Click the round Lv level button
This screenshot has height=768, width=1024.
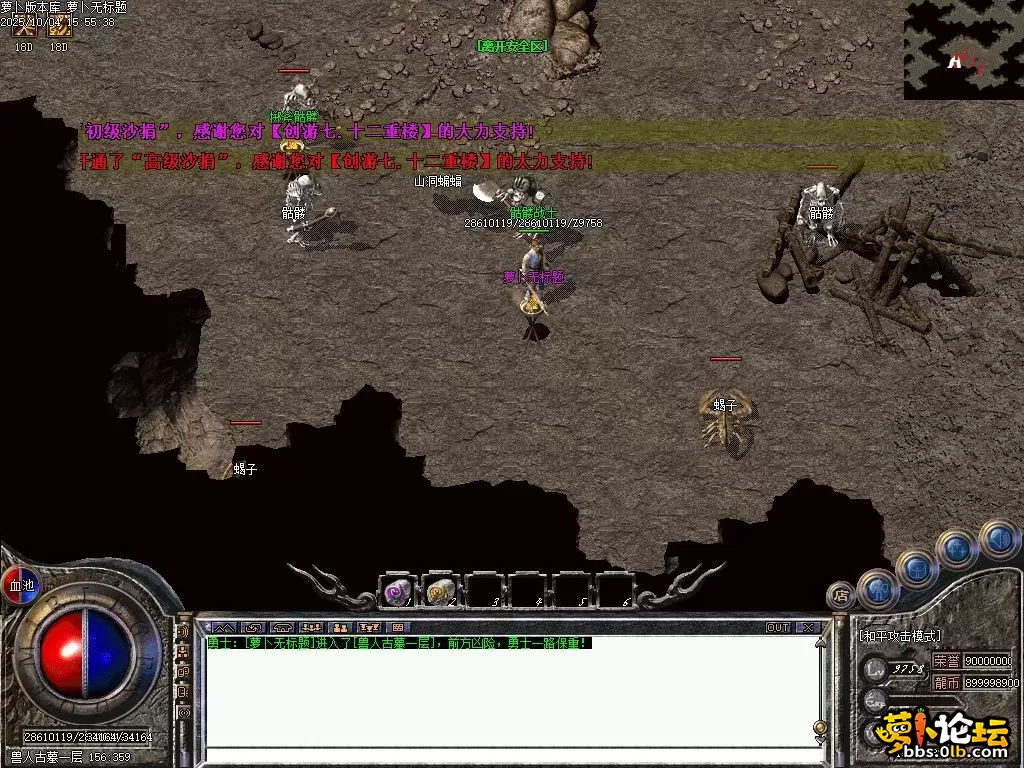[876, 667]
